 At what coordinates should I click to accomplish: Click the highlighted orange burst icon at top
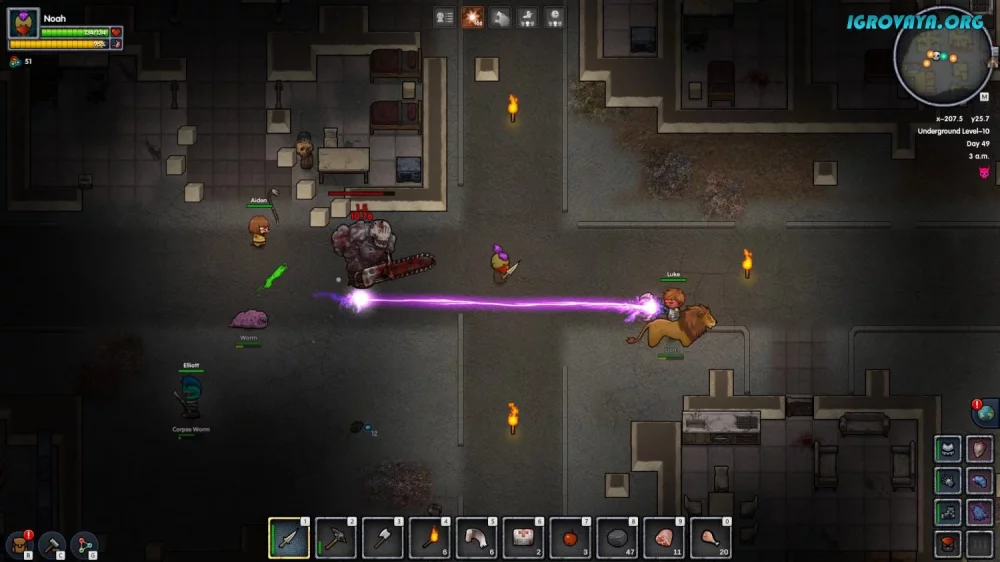click(472, 17)
